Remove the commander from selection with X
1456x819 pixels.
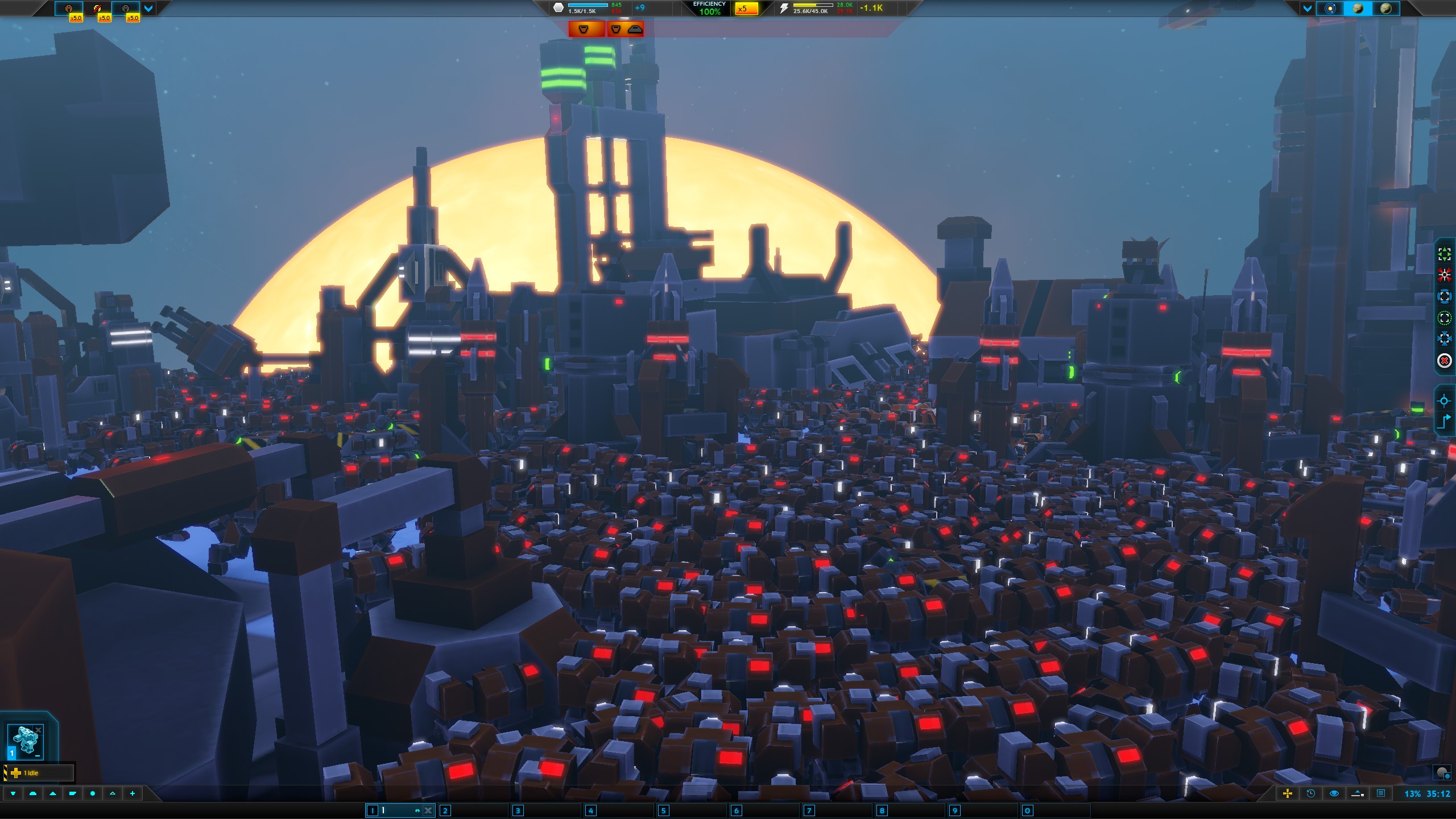(39, 730)
